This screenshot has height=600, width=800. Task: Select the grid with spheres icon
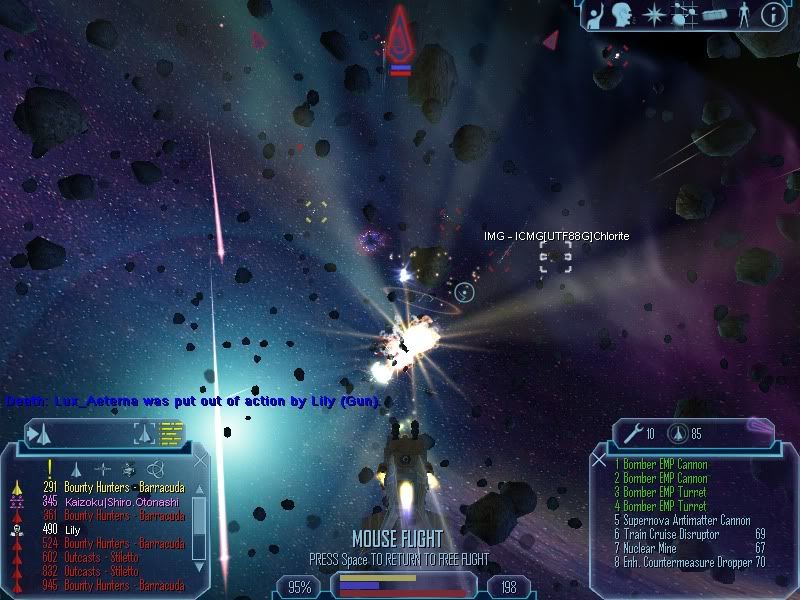685,14
